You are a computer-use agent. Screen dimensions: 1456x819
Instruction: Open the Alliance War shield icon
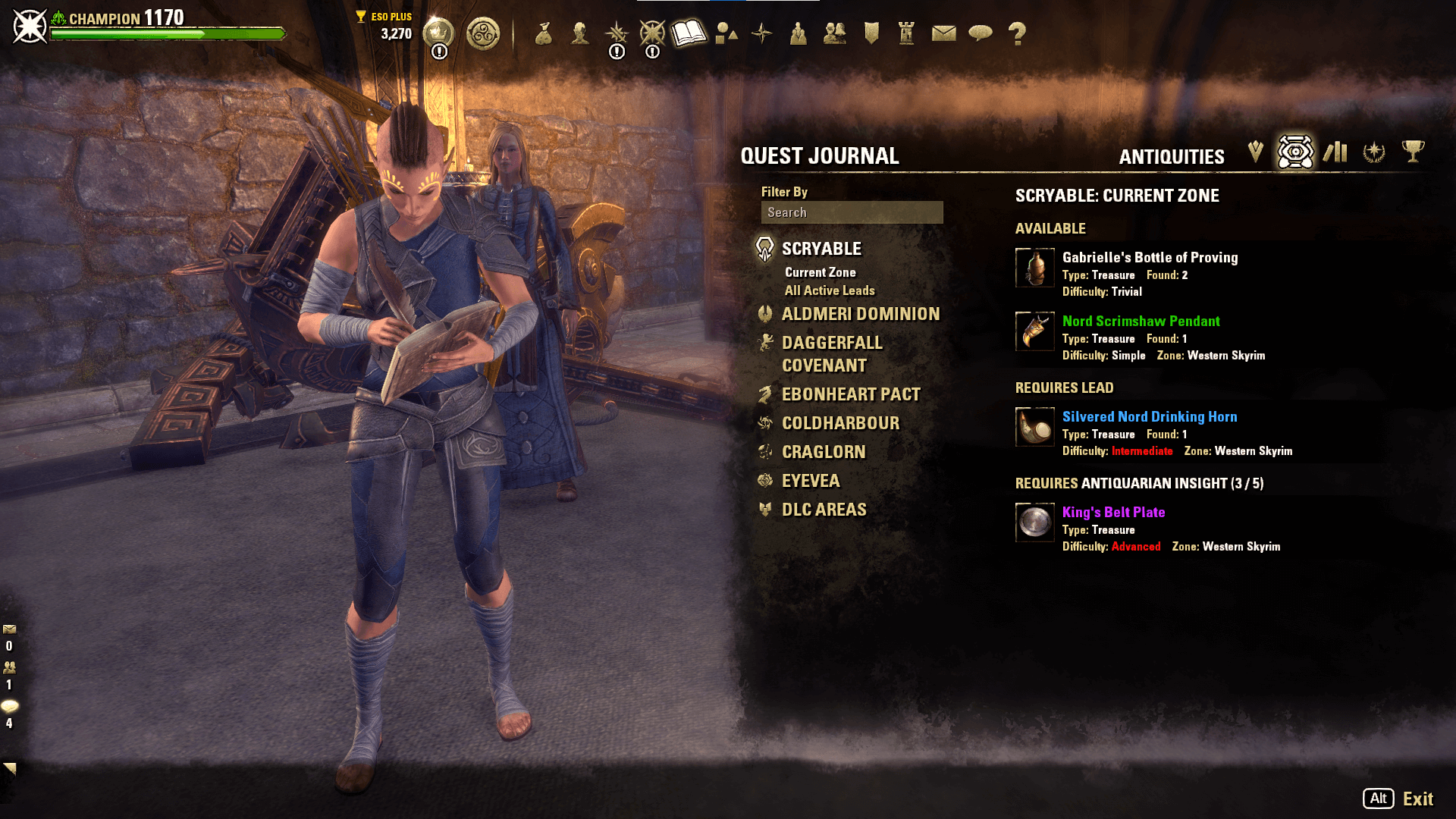[x=870, y=34]
